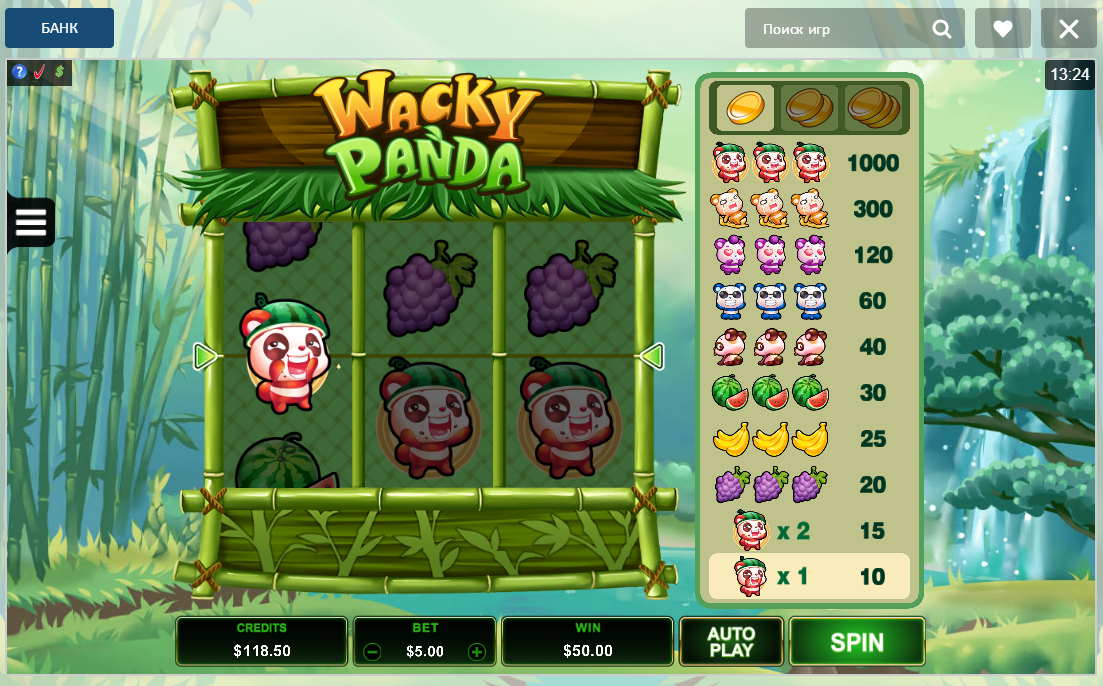Click the red checkmark icon
This screenshot has width=1103, height=686.
tap(39, 72)
